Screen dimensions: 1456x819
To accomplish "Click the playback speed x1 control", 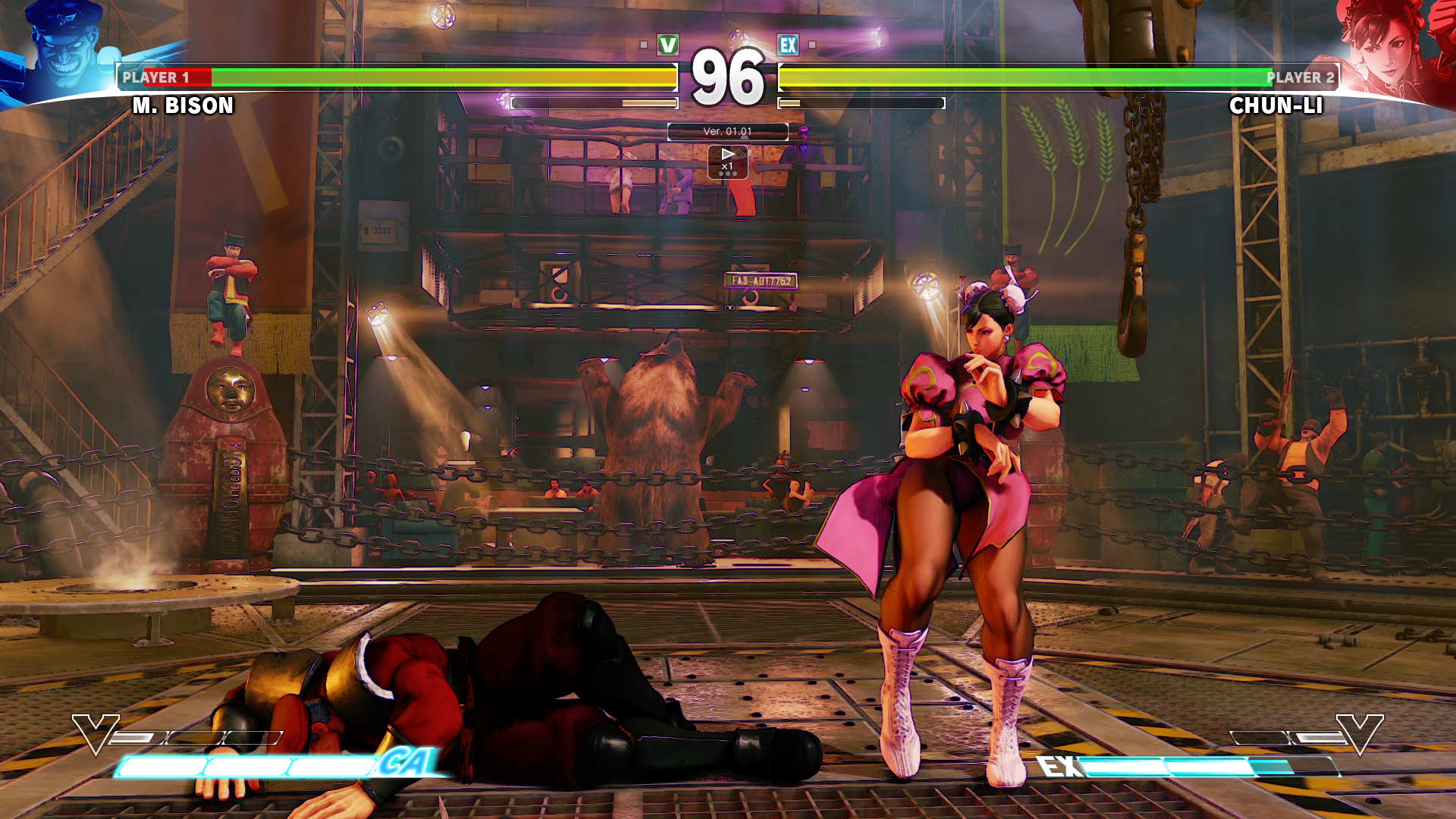I will [x=728, y=166].
